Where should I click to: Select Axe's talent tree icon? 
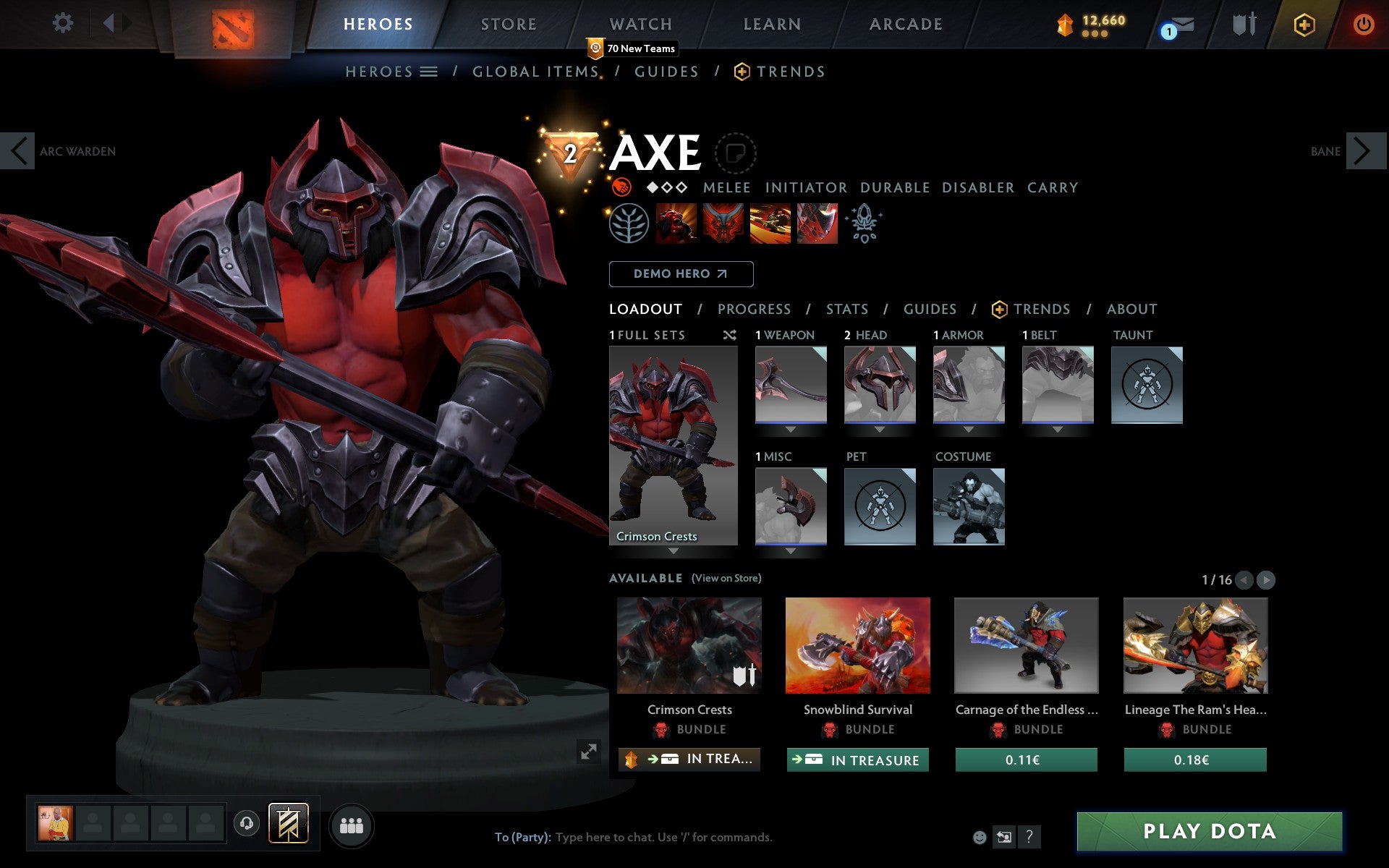click(x=630, y=224)
